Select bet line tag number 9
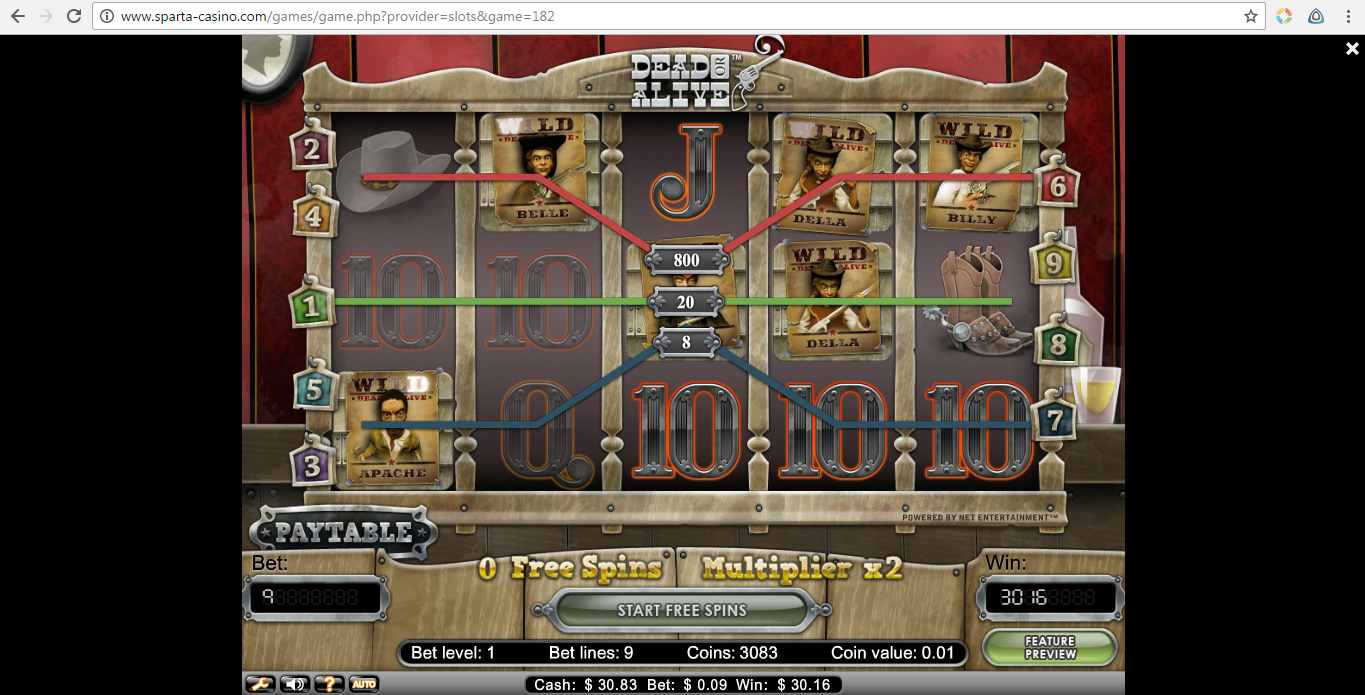 click(1052, 263)
